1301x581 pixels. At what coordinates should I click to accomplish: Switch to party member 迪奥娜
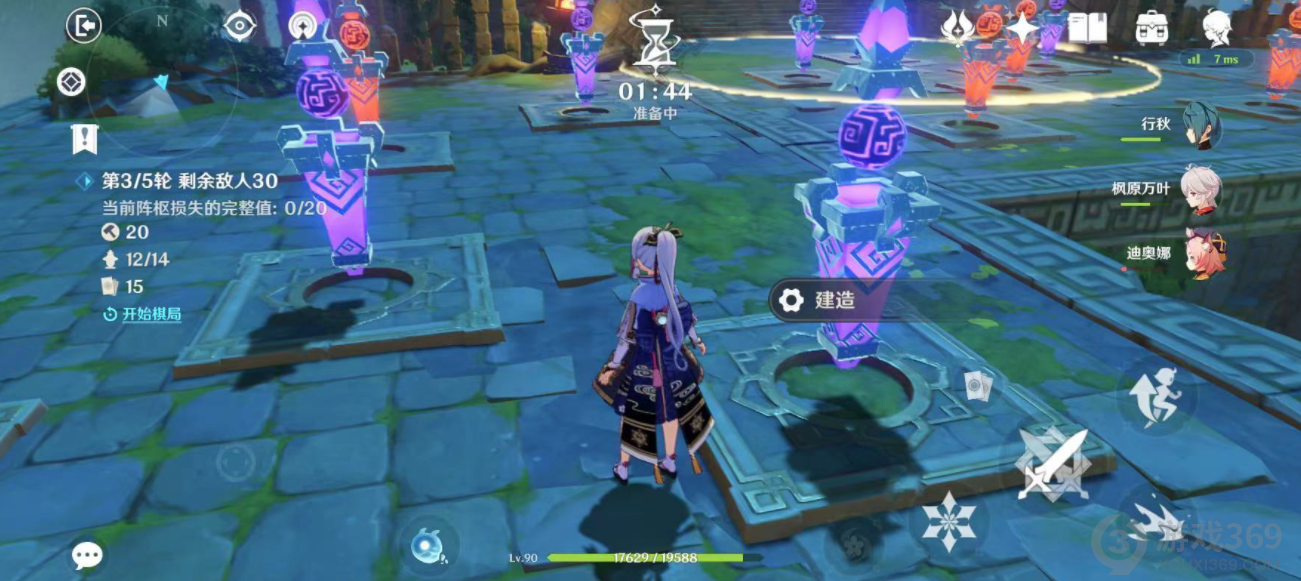1201,253
